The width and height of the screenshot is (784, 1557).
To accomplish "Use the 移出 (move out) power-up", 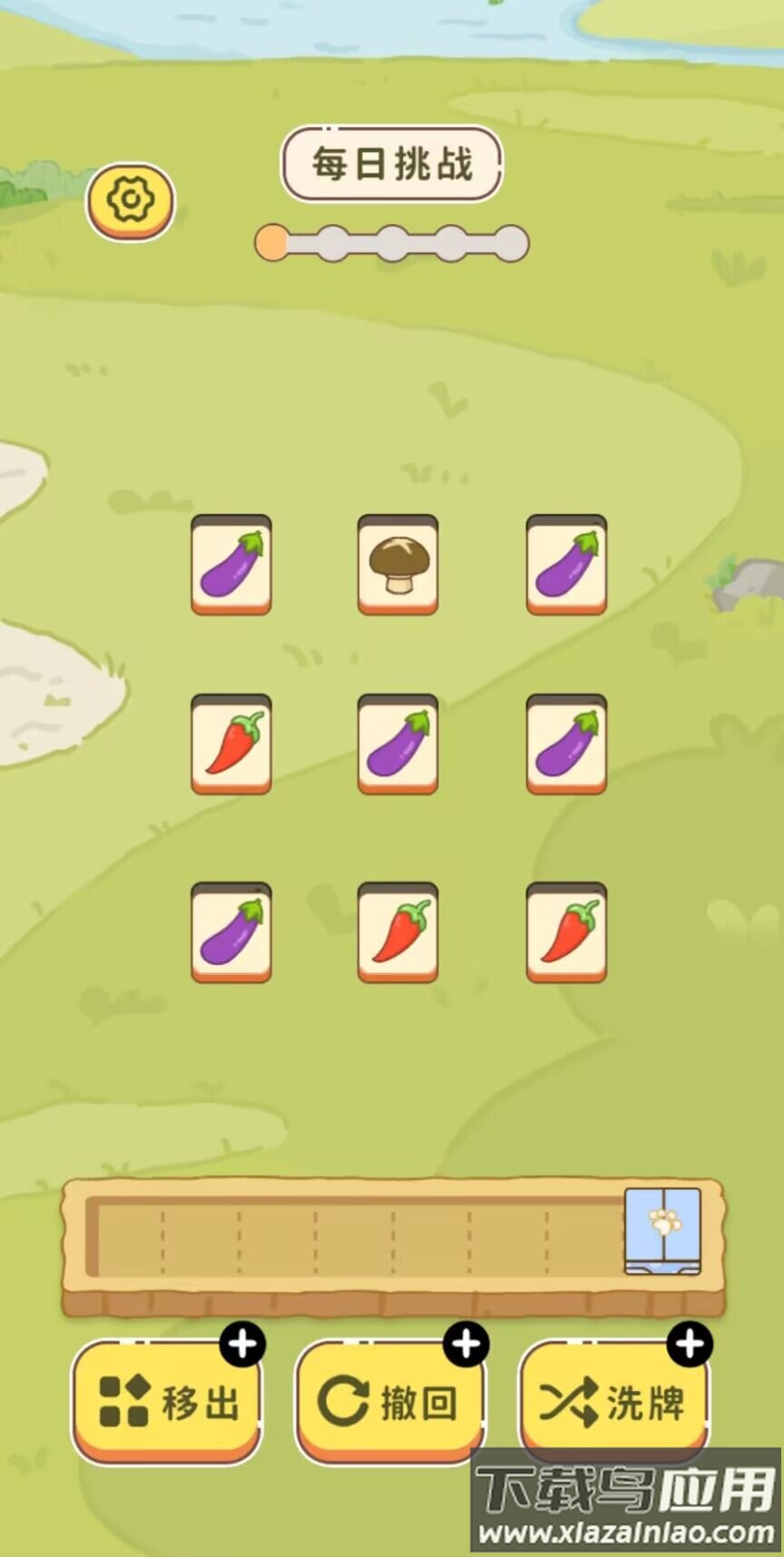I will click(167, 1403).
